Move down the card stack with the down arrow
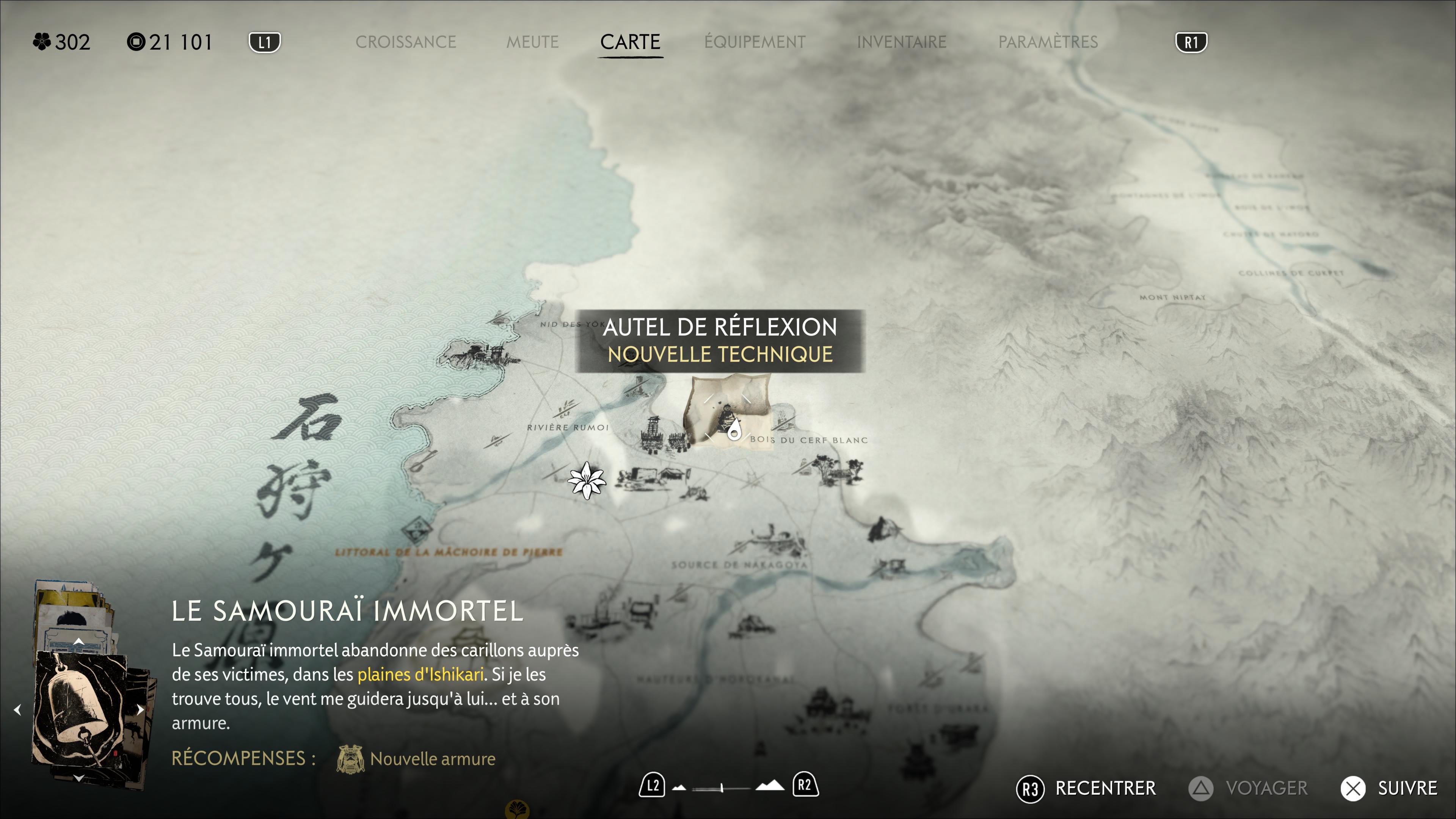 click(x=78, y=778)
